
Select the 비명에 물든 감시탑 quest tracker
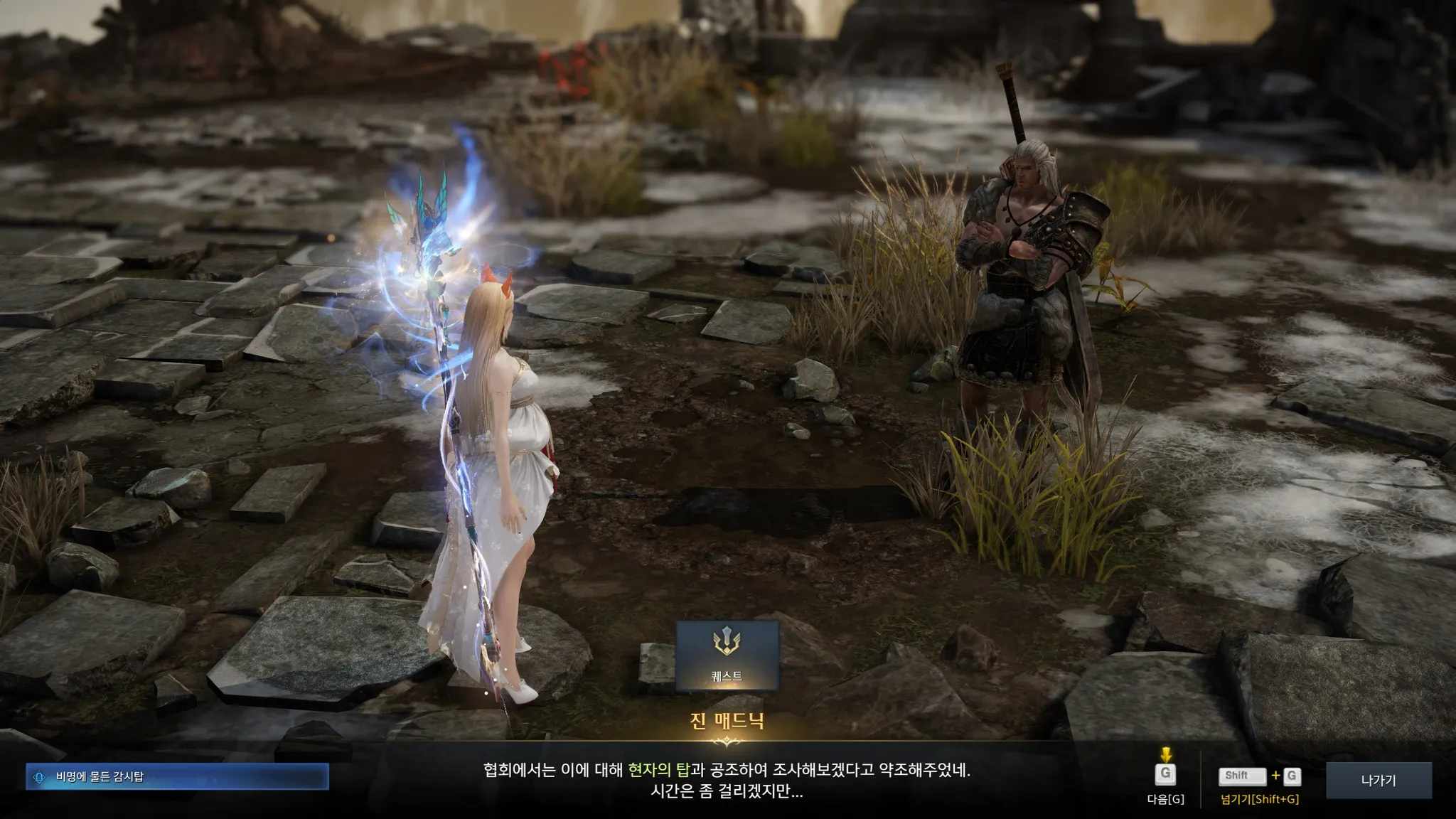[177, 777]
